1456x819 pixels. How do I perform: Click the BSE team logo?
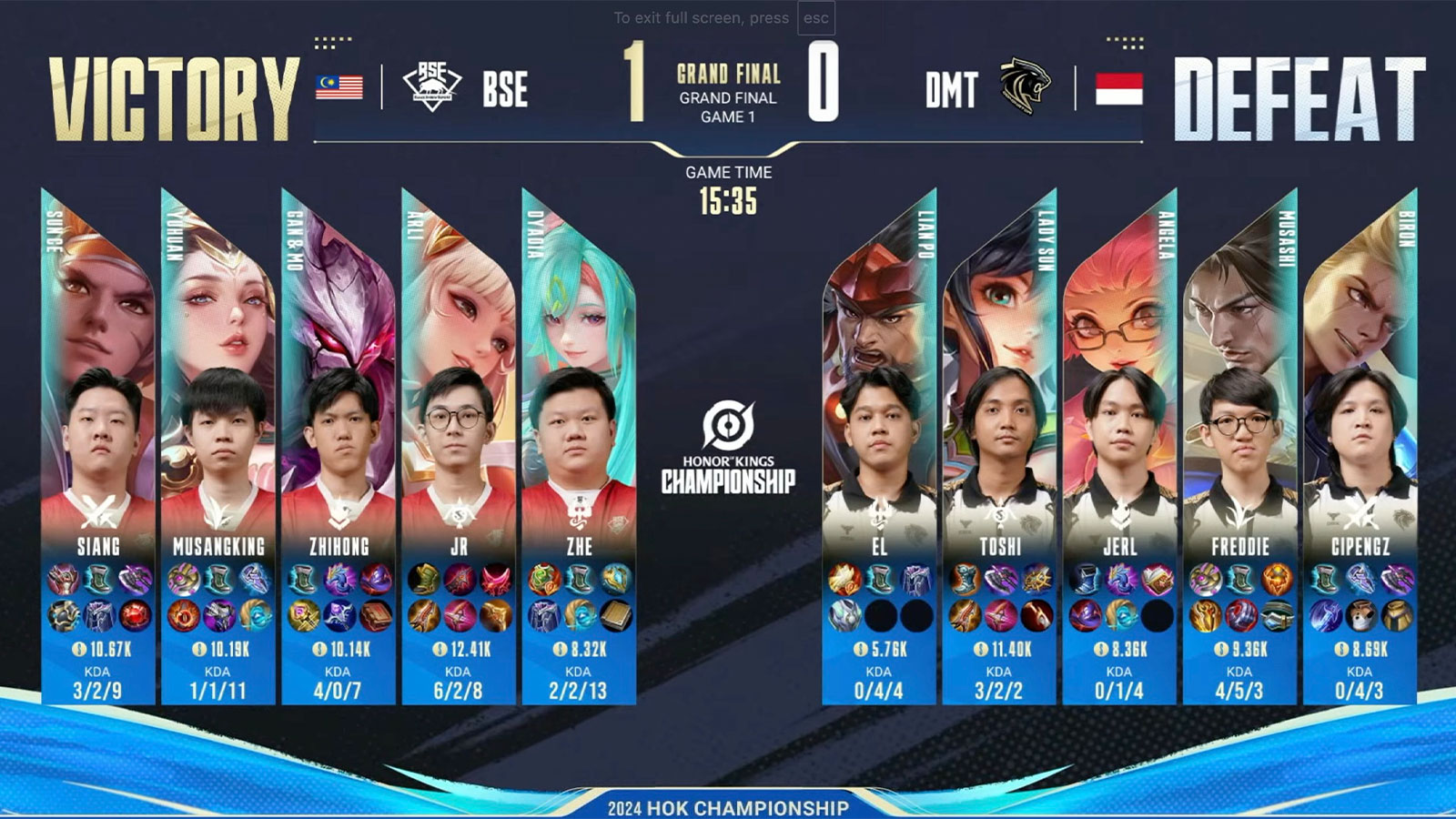coord(431,86)
